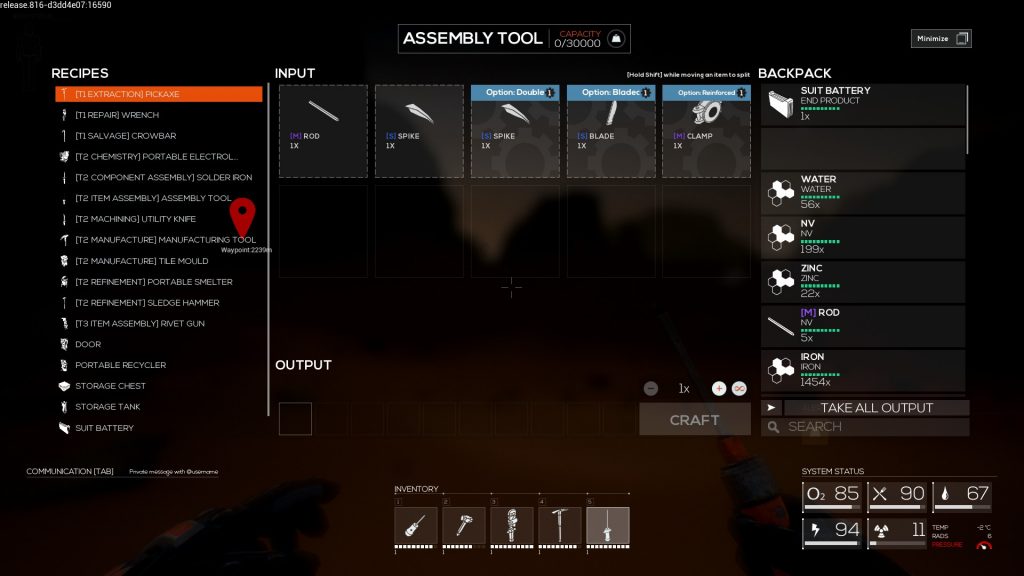Choose the Crowbar salvage recipe
Viewport: 1024px width, 576px height.
pyautogui.click(x=125, y=136)
